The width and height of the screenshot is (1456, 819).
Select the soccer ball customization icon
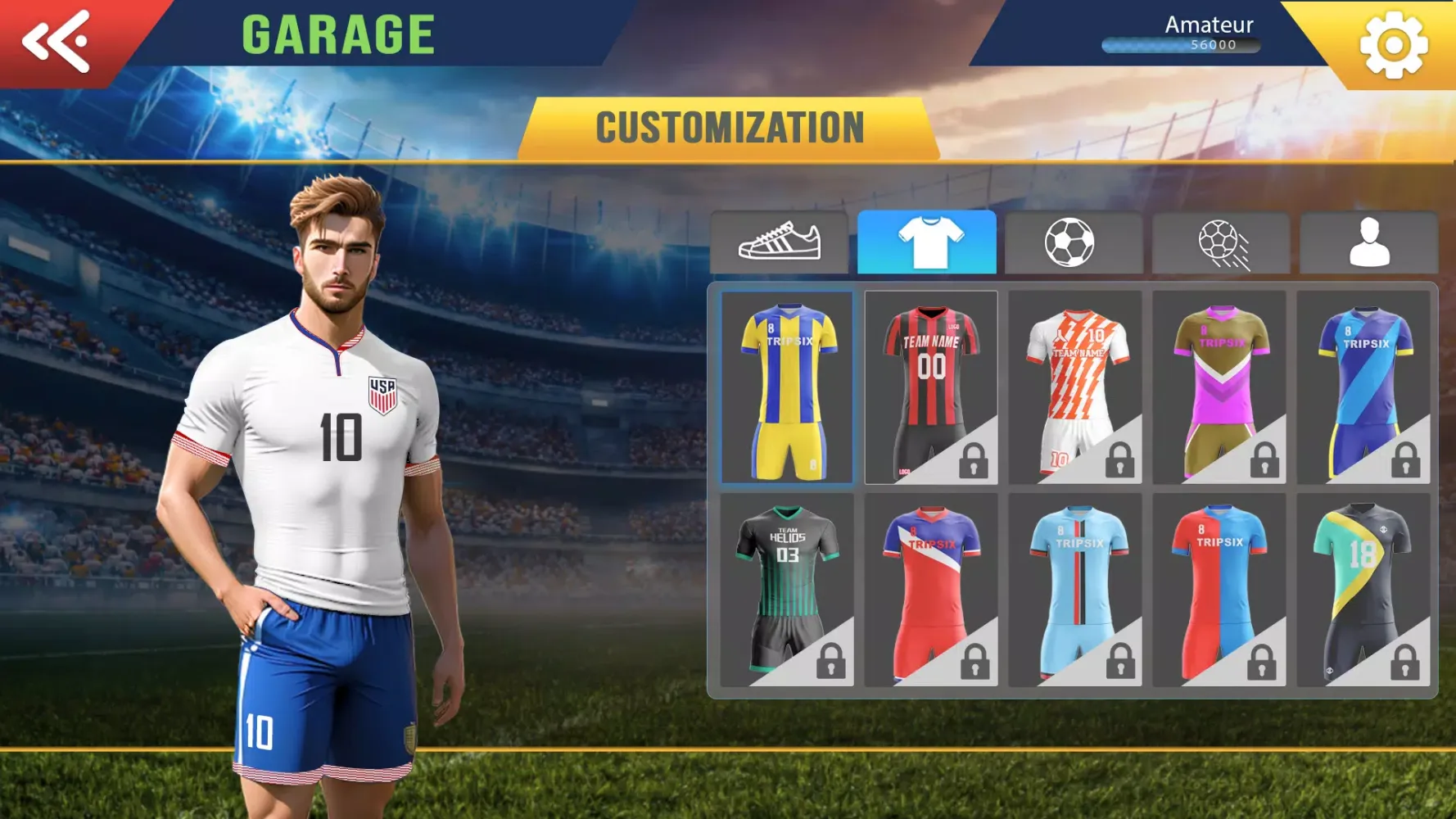click(x=1074, y=243)
